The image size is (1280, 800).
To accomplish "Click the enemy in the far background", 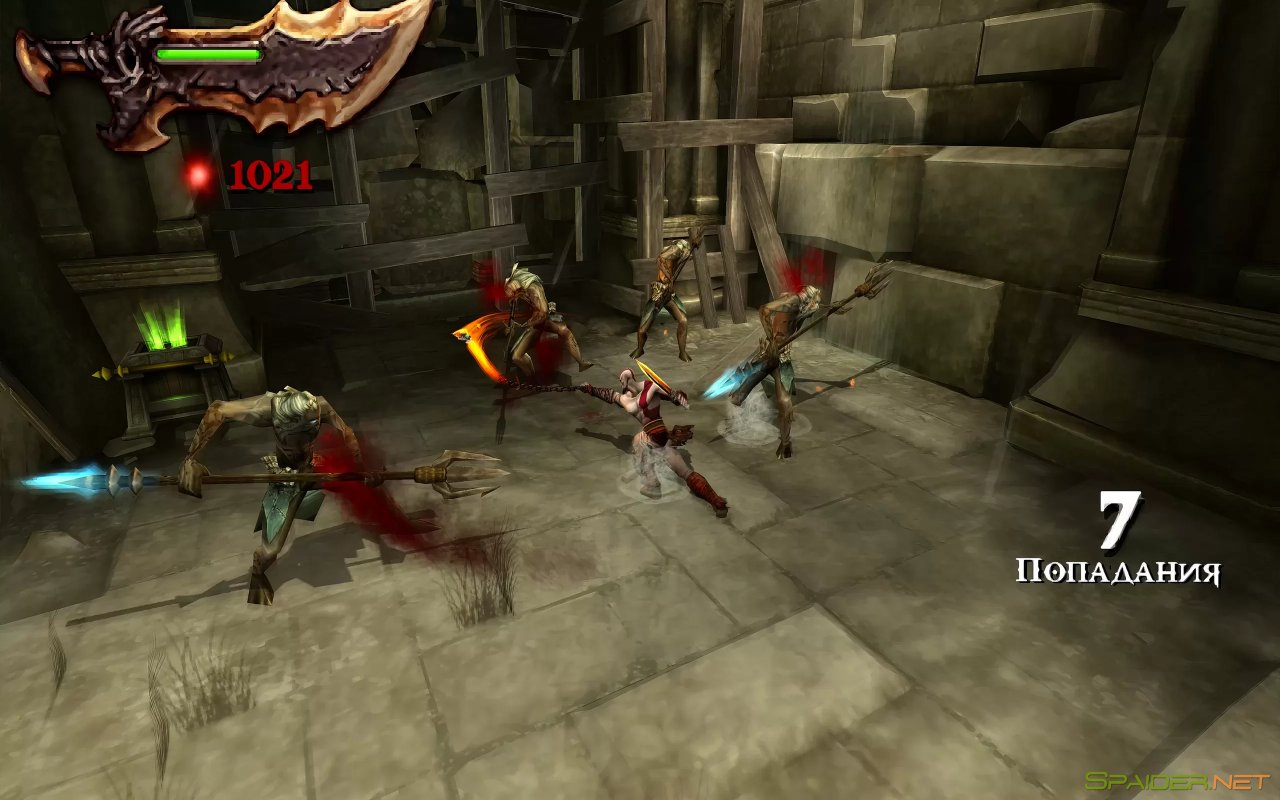I will point(670,290).
